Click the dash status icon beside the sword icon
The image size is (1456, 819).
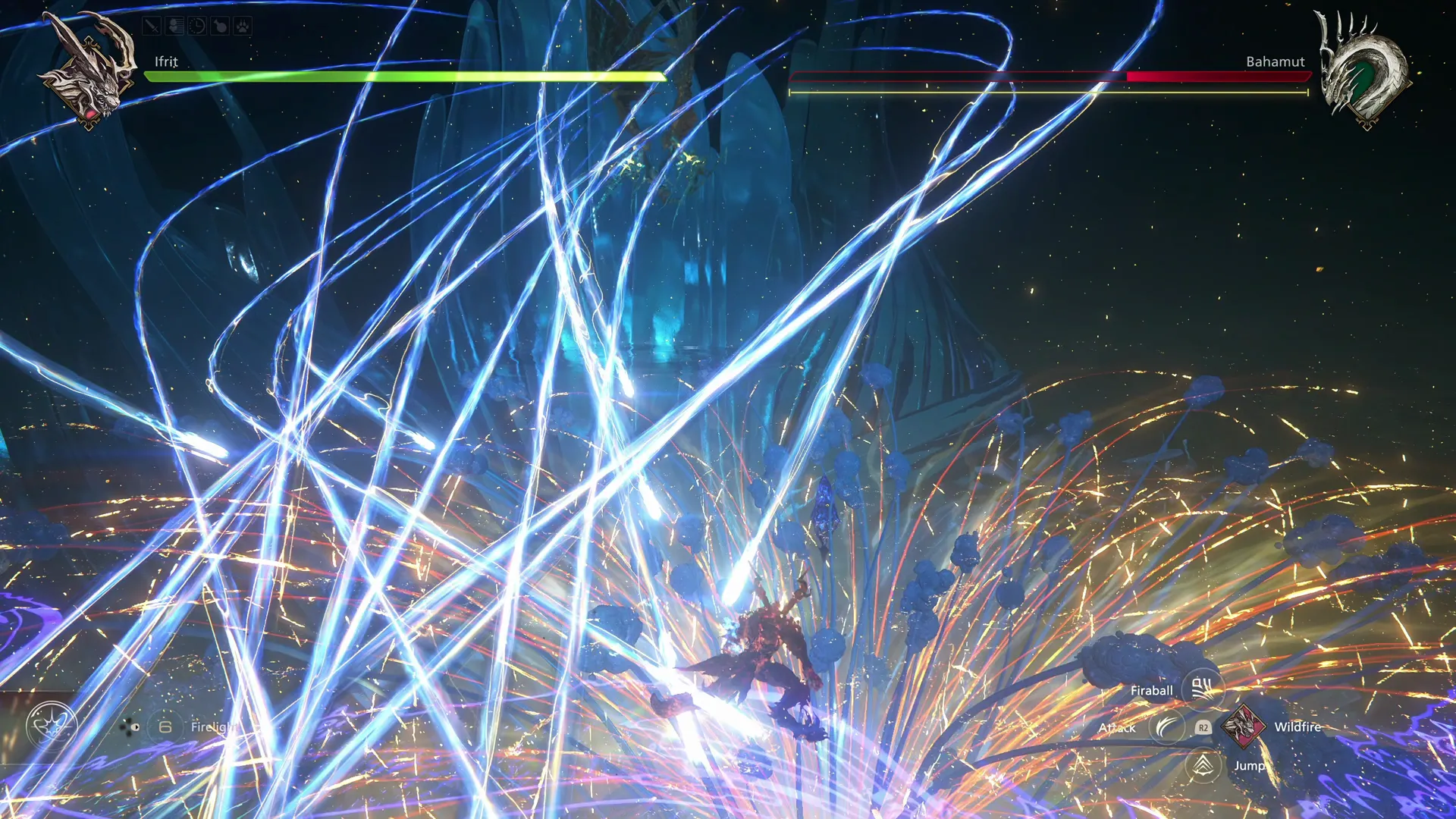click(x=174, y=25)
